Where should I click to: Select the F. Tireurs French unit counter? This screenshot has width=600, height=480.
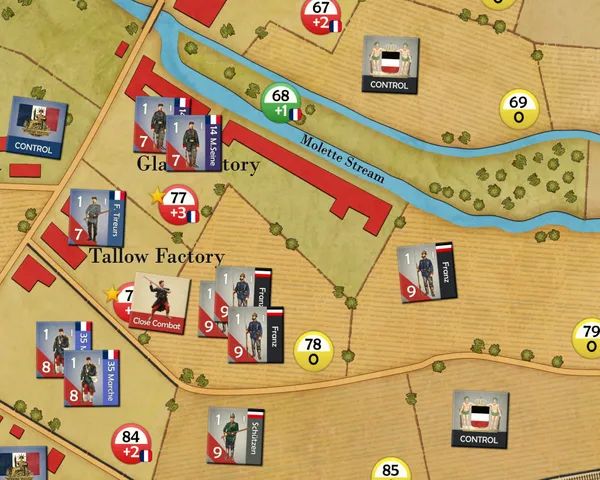(96, 217)
